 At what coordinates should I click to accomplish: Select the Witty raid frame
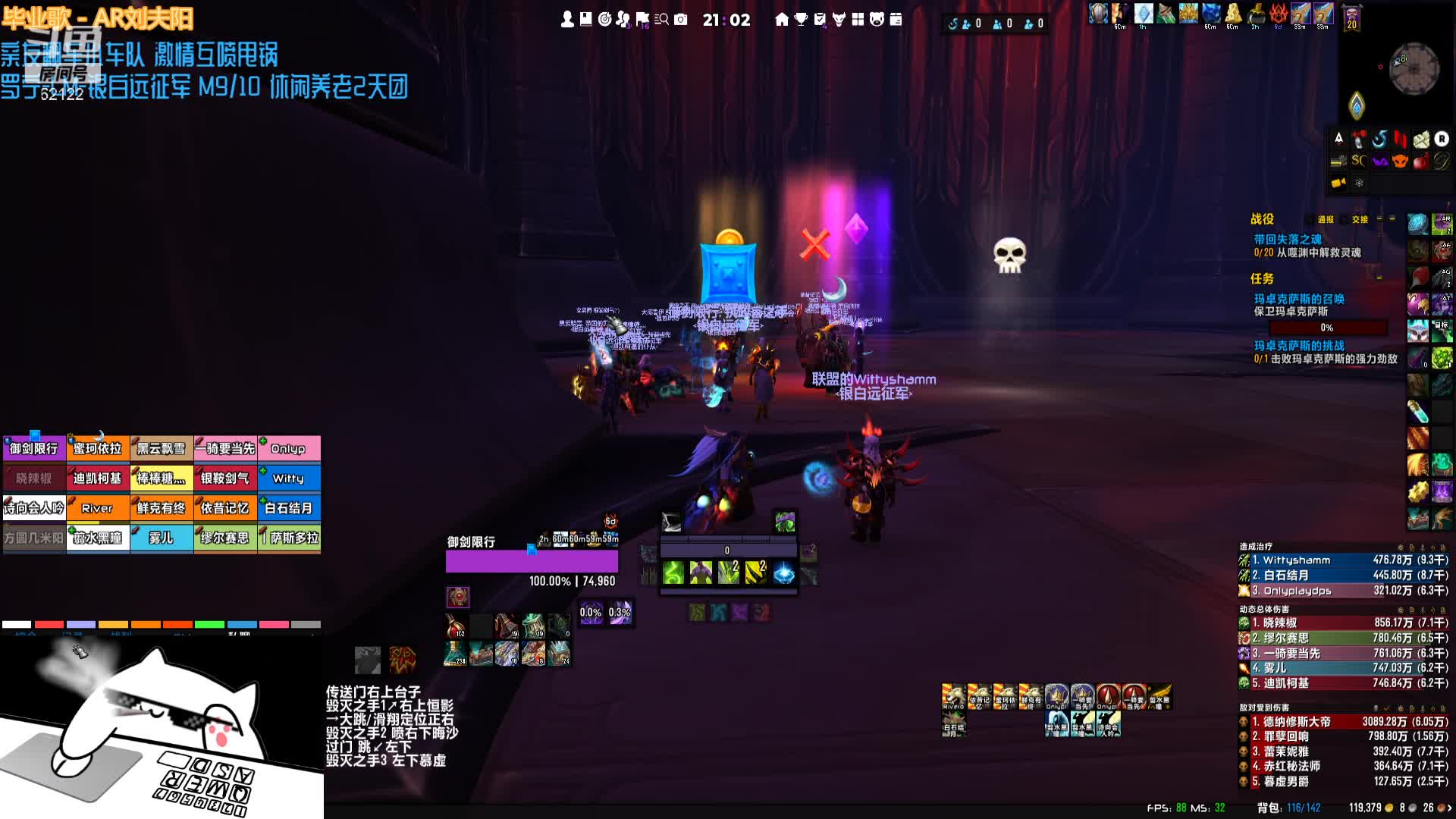point(288,479)
